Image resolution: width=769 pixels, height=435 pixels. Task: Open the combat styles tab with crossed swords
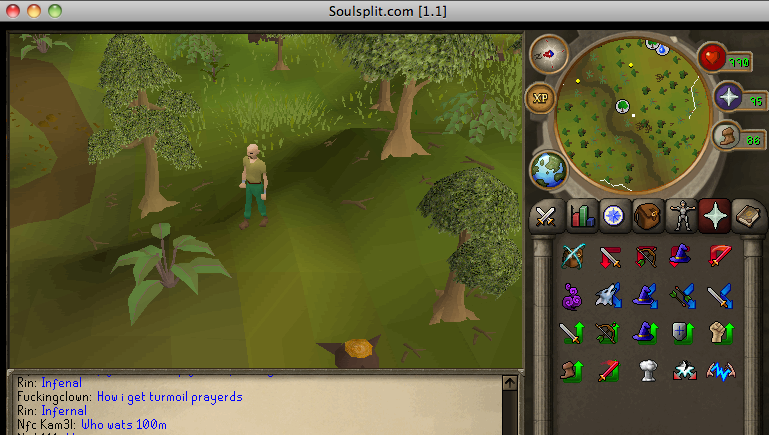click(545, 215)
